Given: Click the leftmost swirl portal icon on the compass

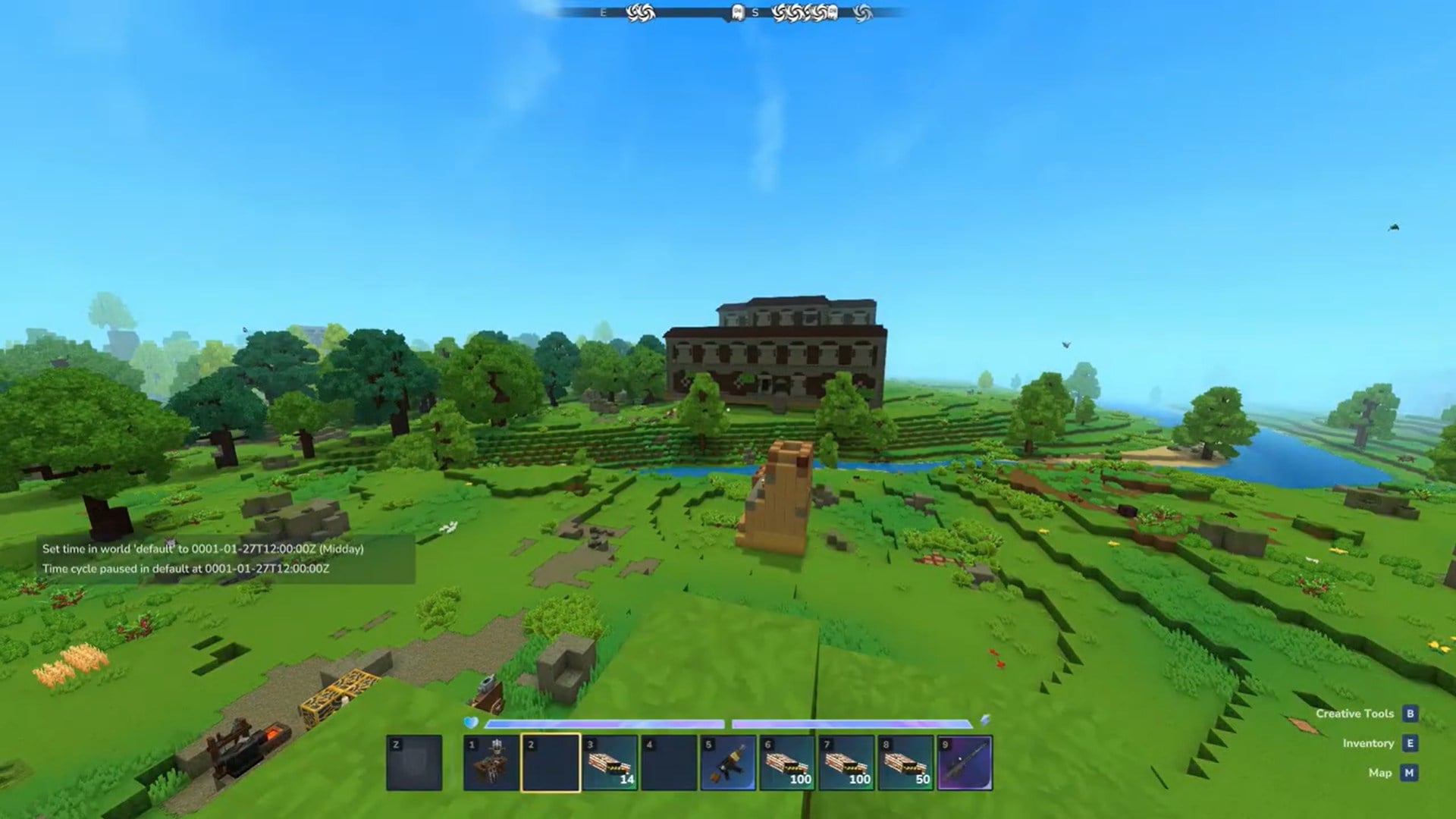Looking at the screenshot, I should (x=634, y=11).
